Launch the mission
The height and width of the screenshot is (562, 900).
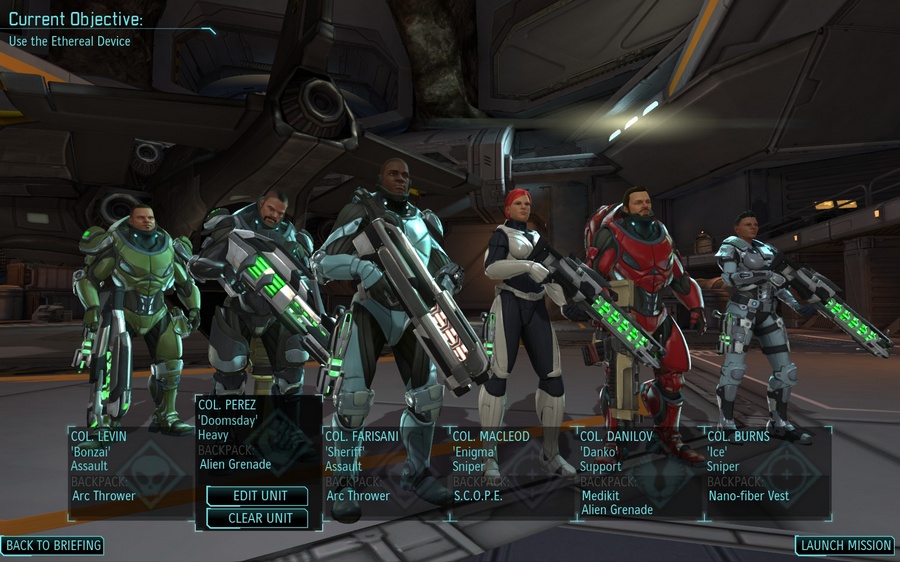845,546
